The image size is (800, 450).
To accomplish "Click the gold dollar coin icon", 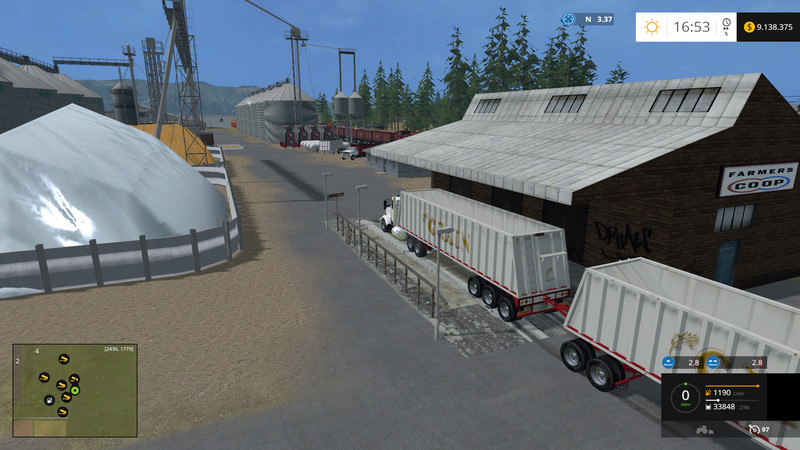I will point(750,27).
